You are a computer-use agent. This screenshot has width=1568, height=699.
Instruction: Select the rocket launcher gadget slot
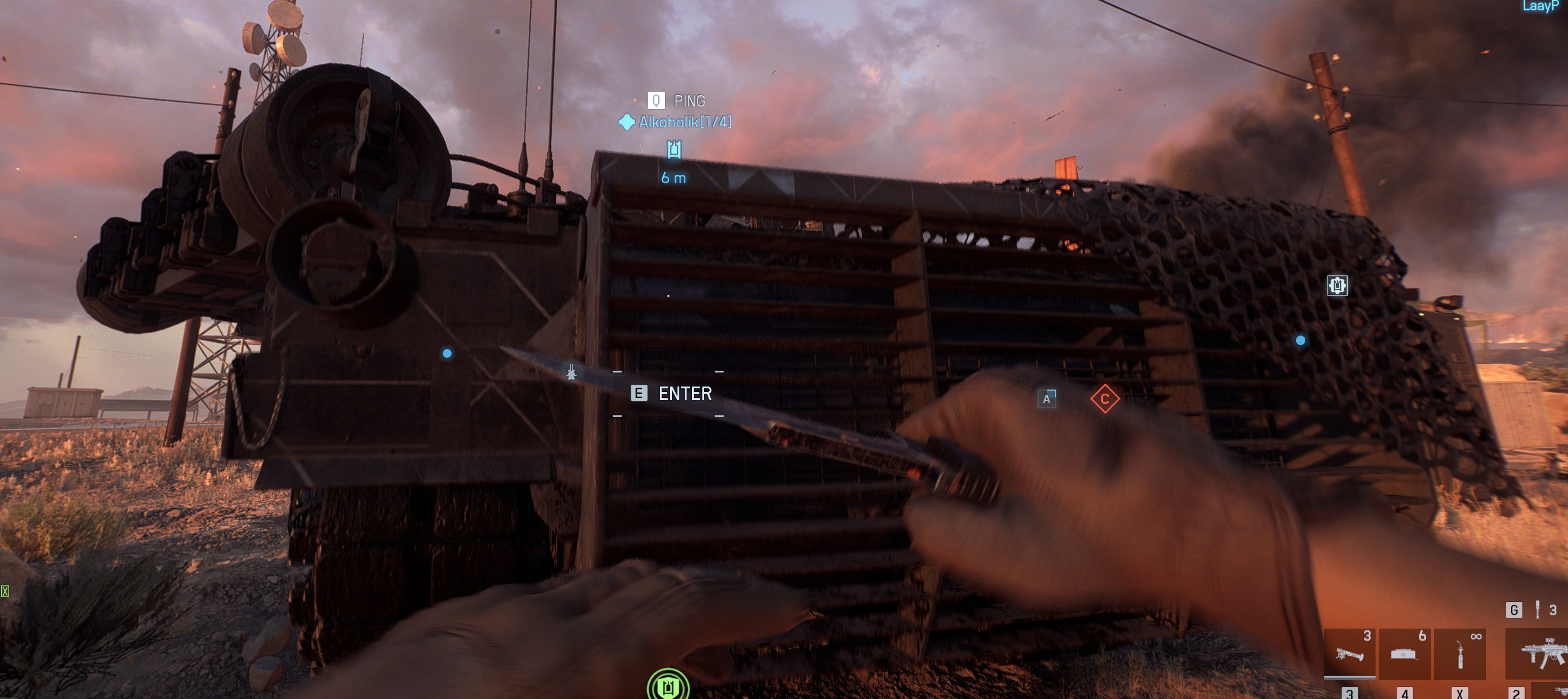tap(1349, 653)
